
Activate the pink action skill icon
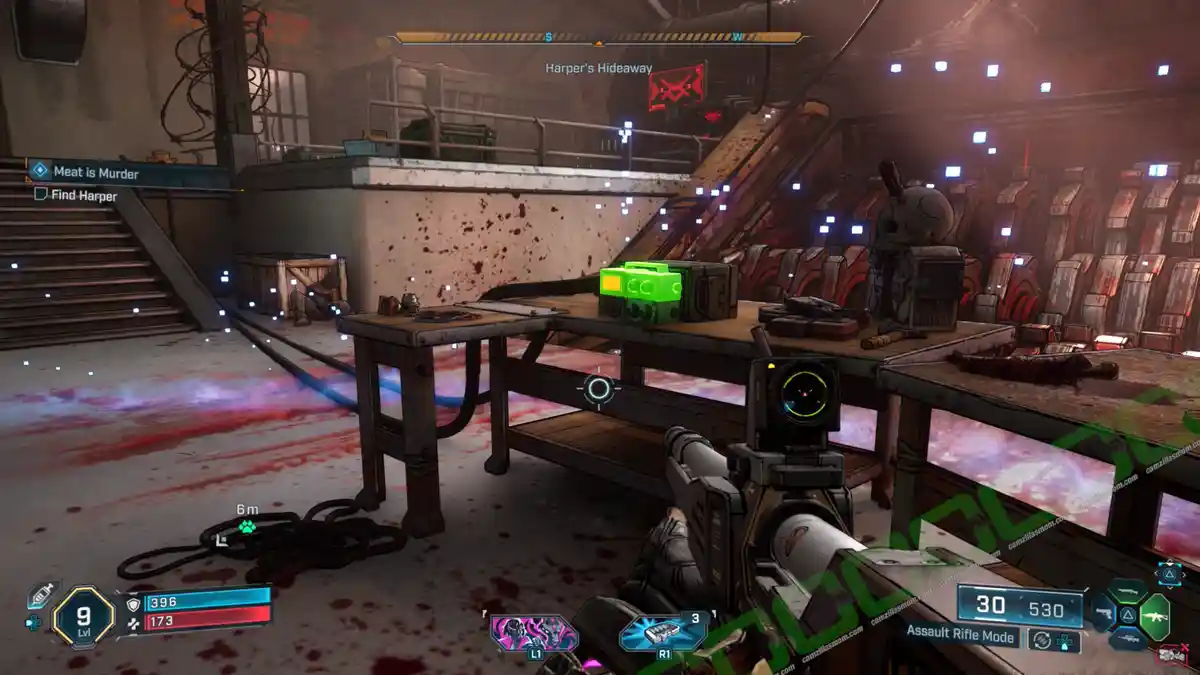point(533,633)
